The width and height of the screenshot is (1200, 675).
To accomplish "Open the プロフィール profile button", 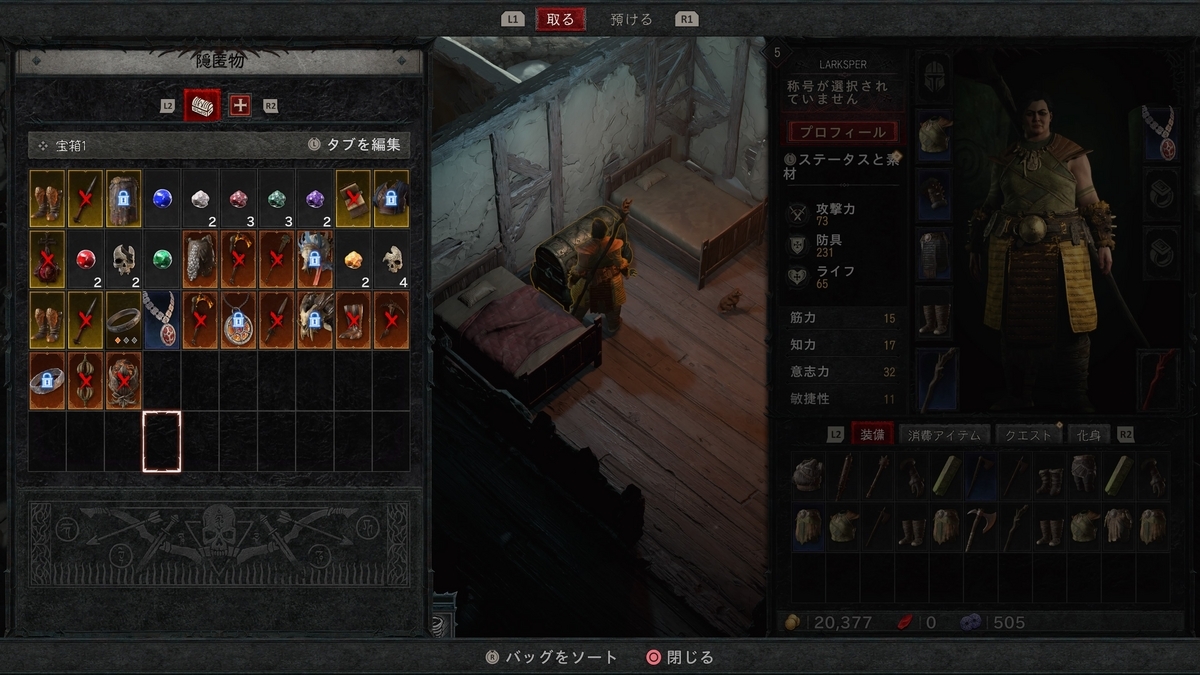I will click(841, 132).
